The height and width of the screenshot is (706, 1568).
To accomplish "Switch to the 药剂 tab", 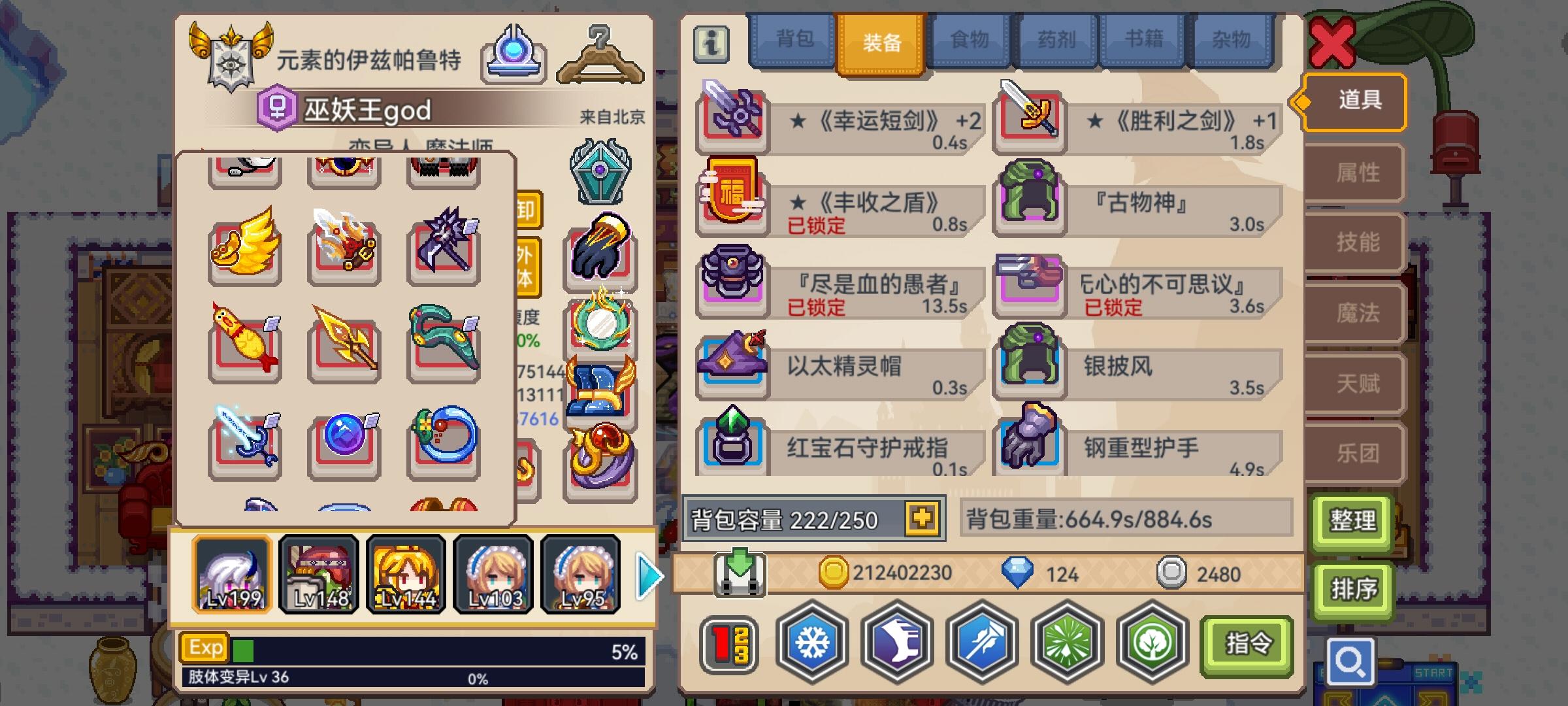I will click(x=1055, y=41).
